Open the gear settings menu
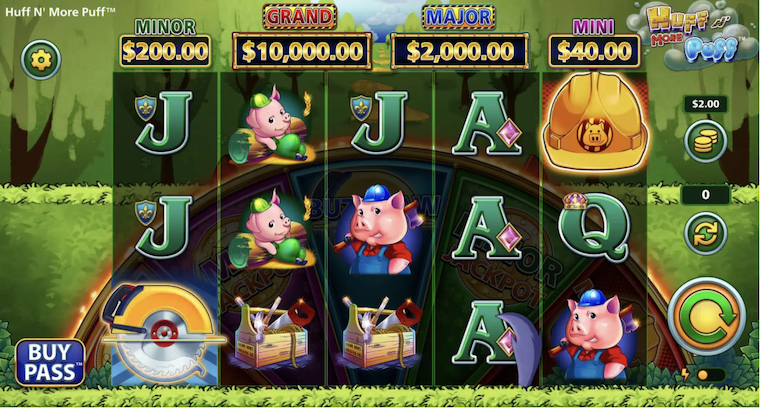This screenshot has height=409, width=761. point(41,60)
